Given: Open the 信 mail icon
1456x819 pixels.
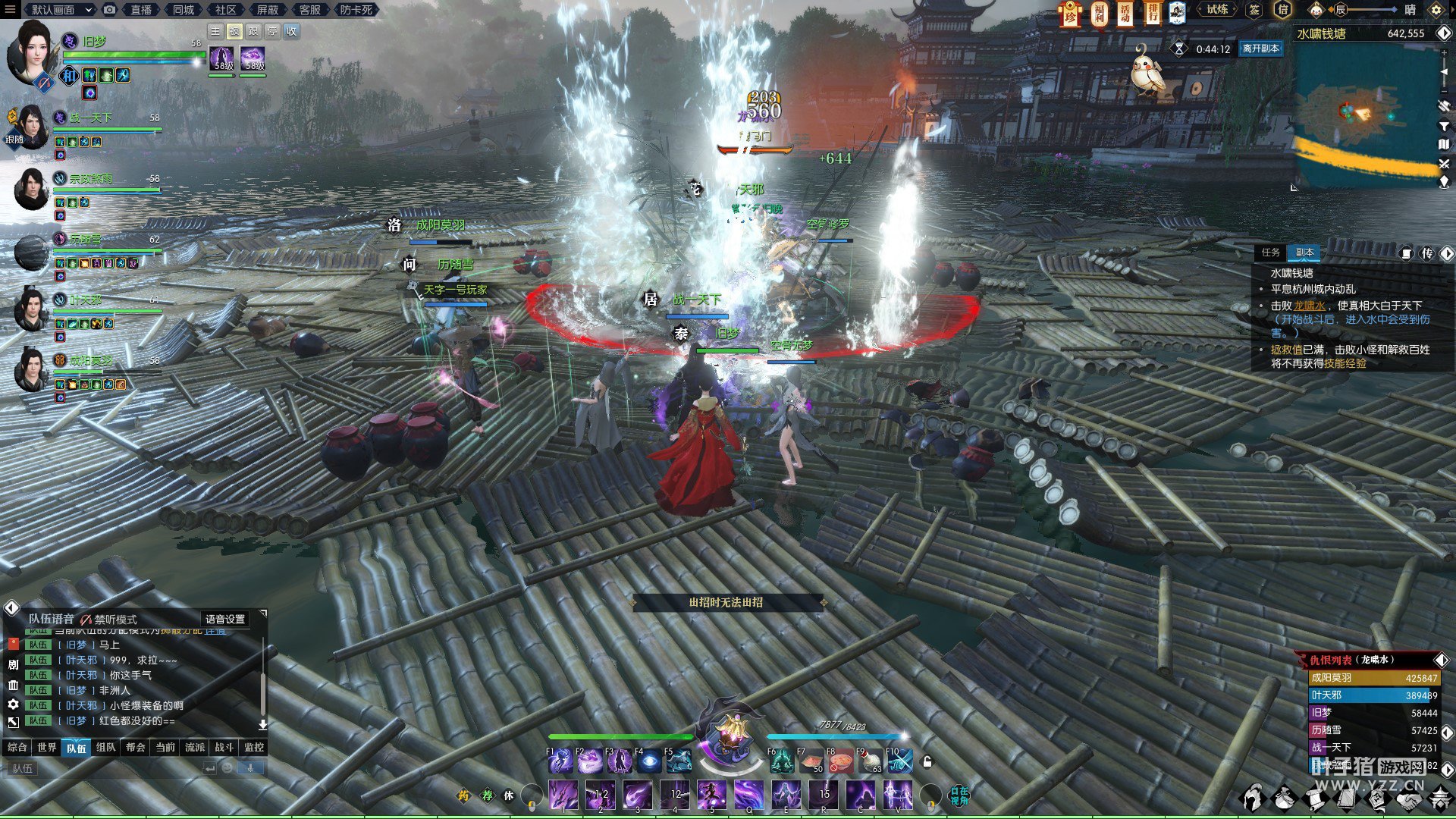Looking at the screenshot, I should coord(1283,10).
